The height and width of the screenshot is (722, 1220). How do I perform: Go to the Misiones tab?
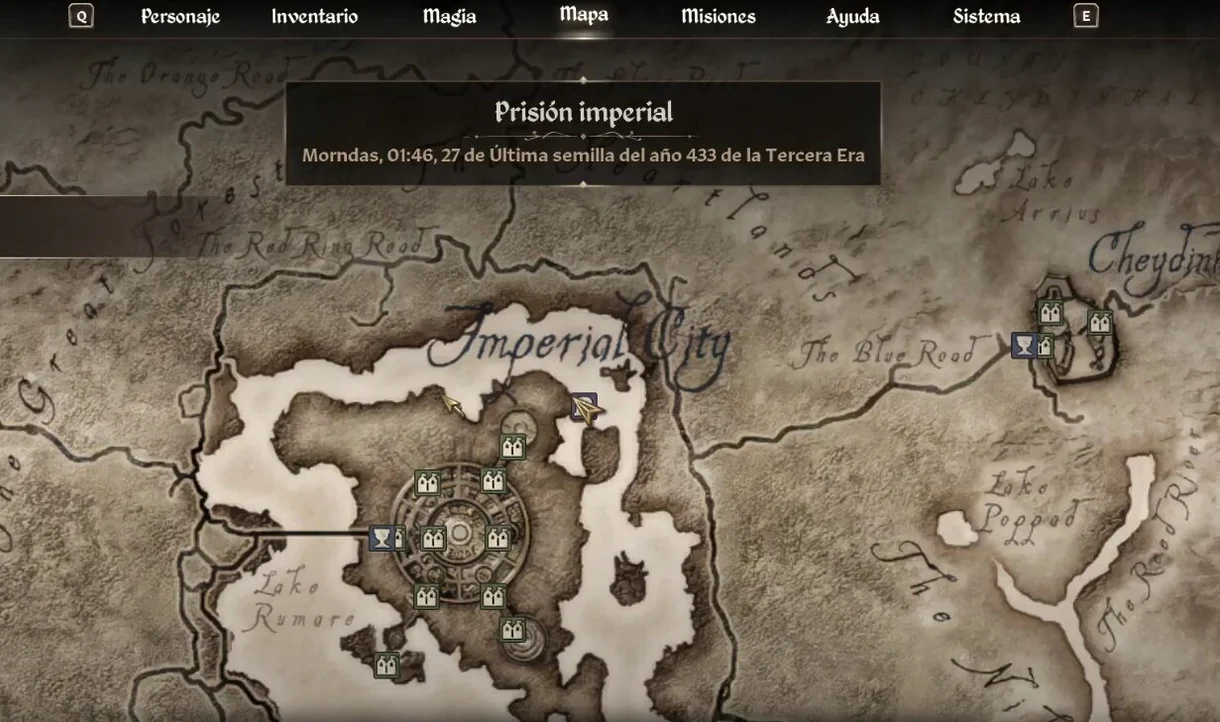tap(718, 17)
